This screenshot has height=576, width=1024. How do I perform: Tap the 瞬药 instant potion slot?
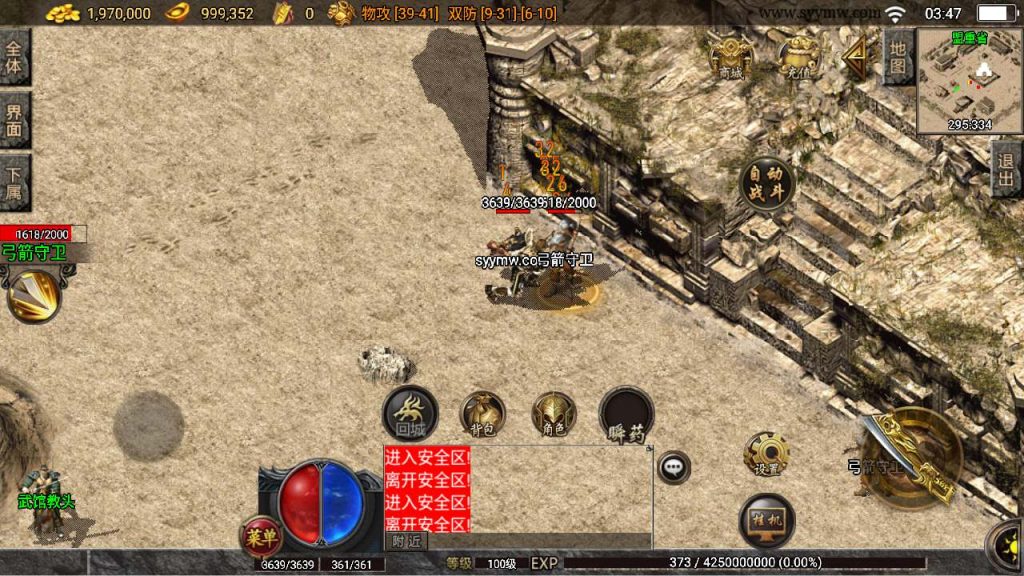[x=627, y=413]
